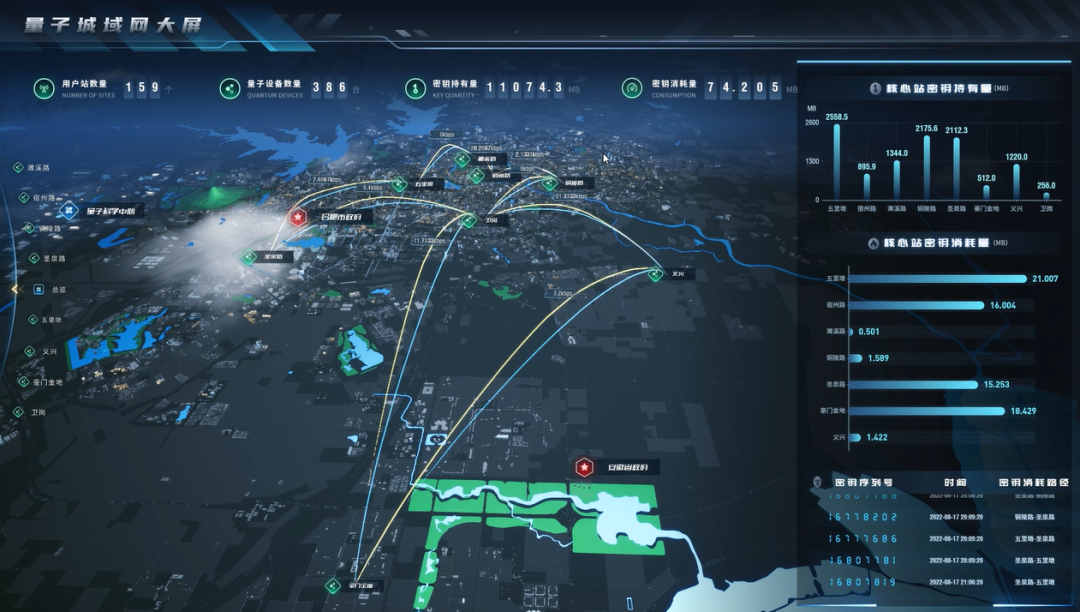The height and width of the screenshot is (612, 1080).
Task: Click the quantum device count icon
Action: click(x=231, y=89)
